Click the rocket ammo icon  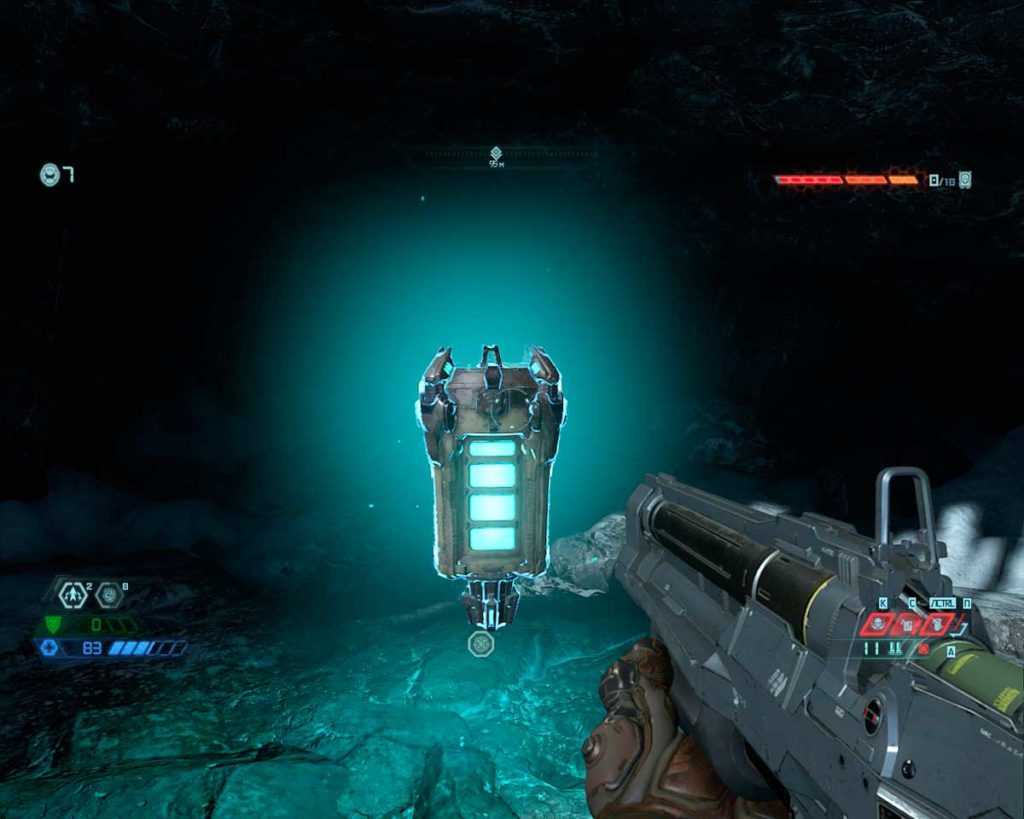point(964,180)
